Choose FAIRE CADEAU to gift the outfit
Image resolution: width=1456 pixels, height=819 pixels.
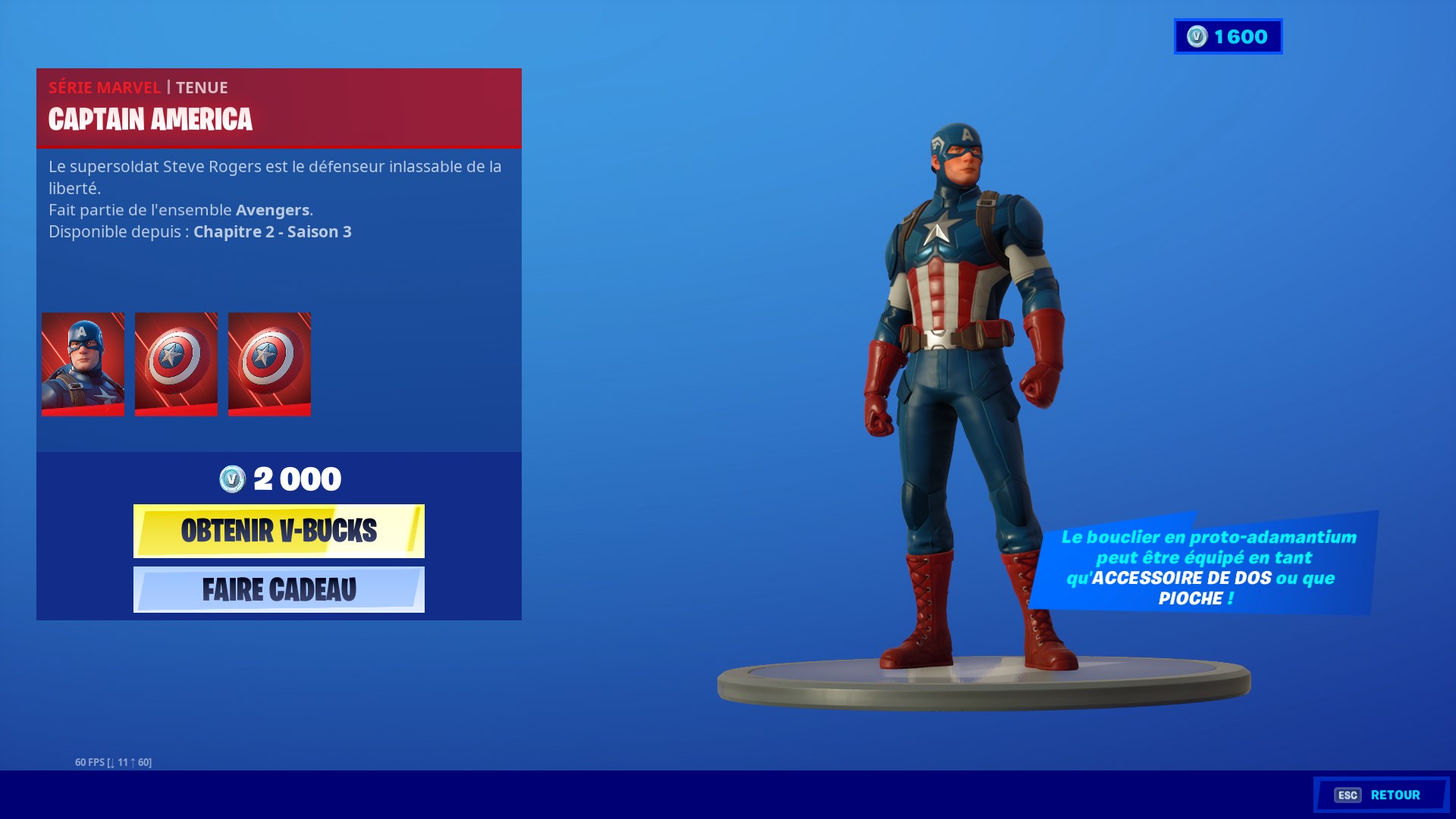point(278,589)
